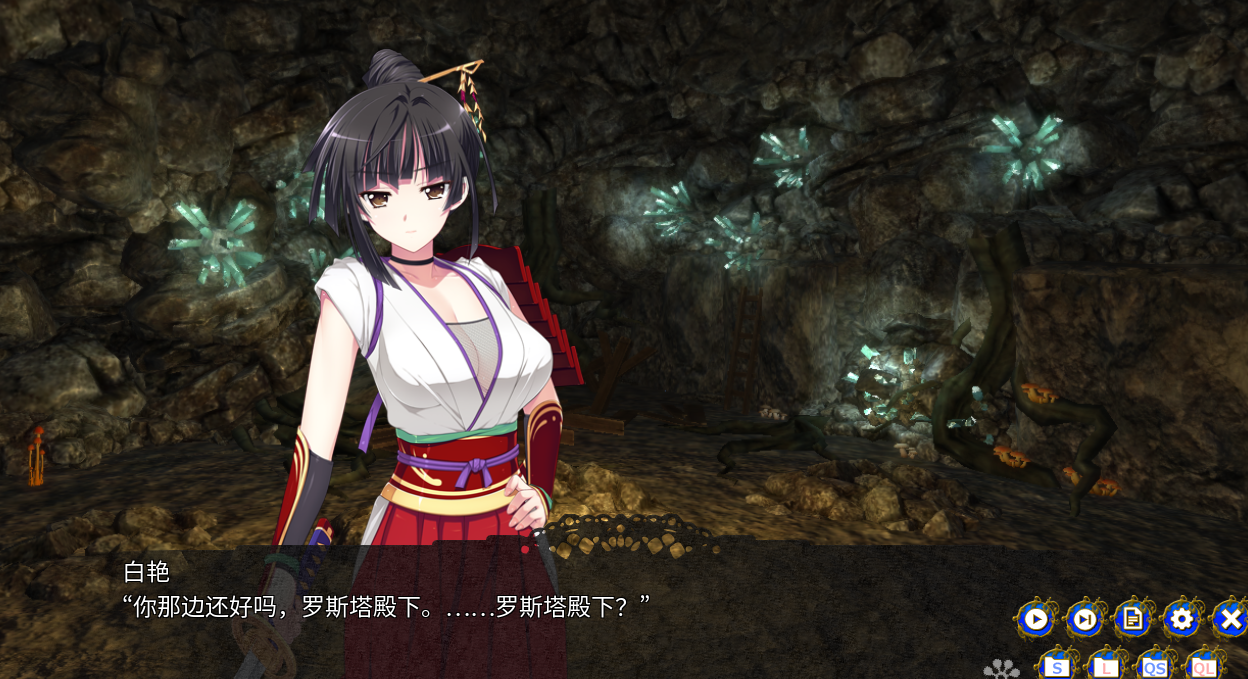Quick load using the QL button
The height and width of the screenshot is (679, 1248).
[x=1204, y=667]
